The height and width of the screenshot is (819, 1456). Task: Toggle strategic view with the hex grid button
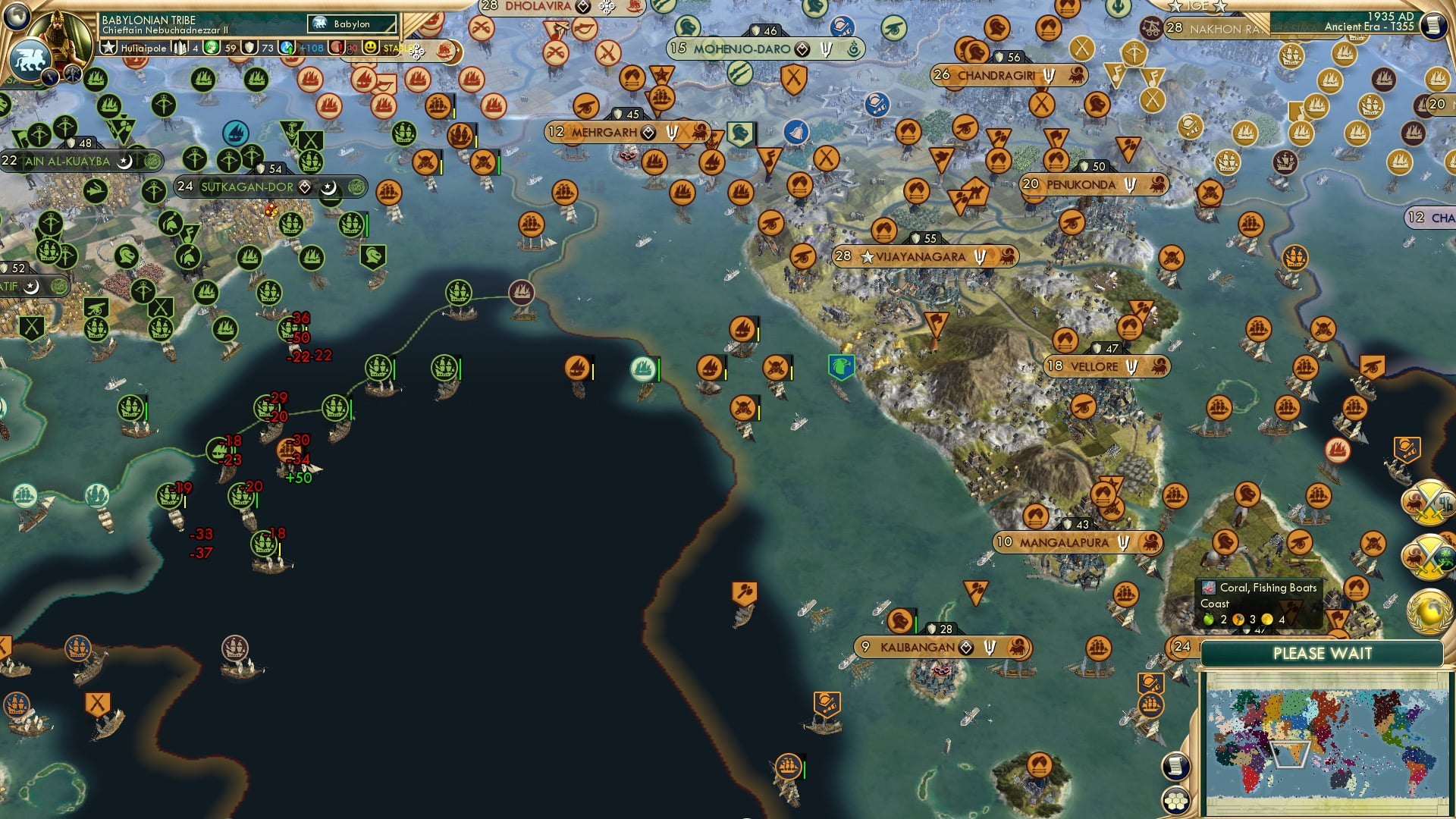[1175, 801]
